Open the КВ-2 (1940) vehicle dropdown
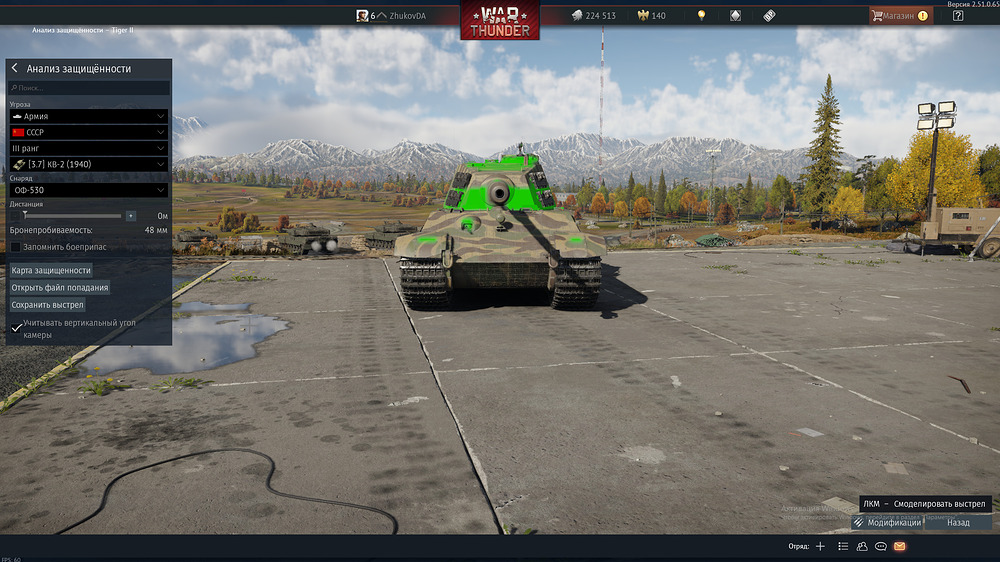 click(x=88, y=164)
